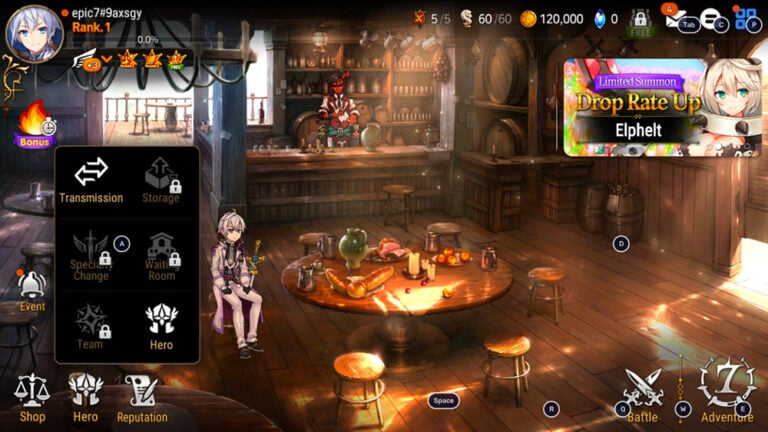The image size is (768, 432).
Task: Start Adventure mode
Action: [726, 390]
